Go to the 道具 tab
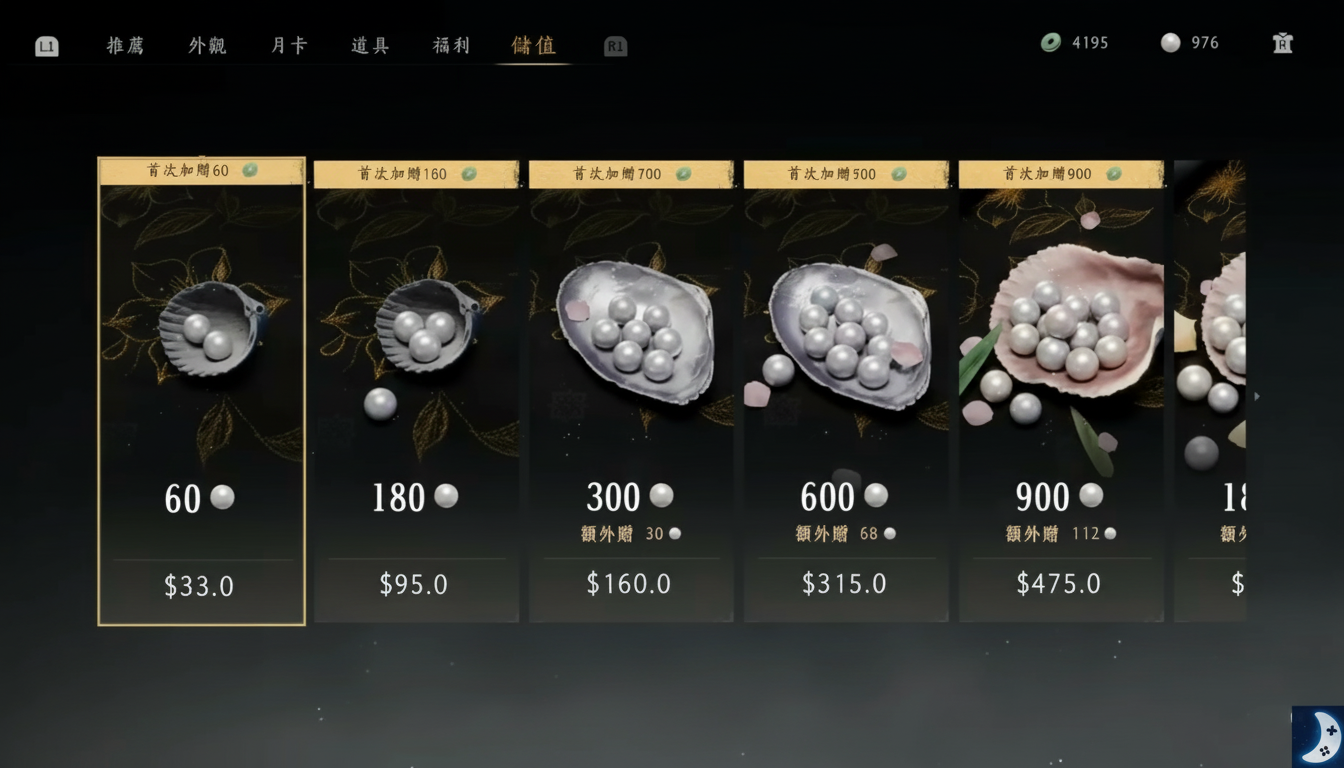 coord(370,46)
